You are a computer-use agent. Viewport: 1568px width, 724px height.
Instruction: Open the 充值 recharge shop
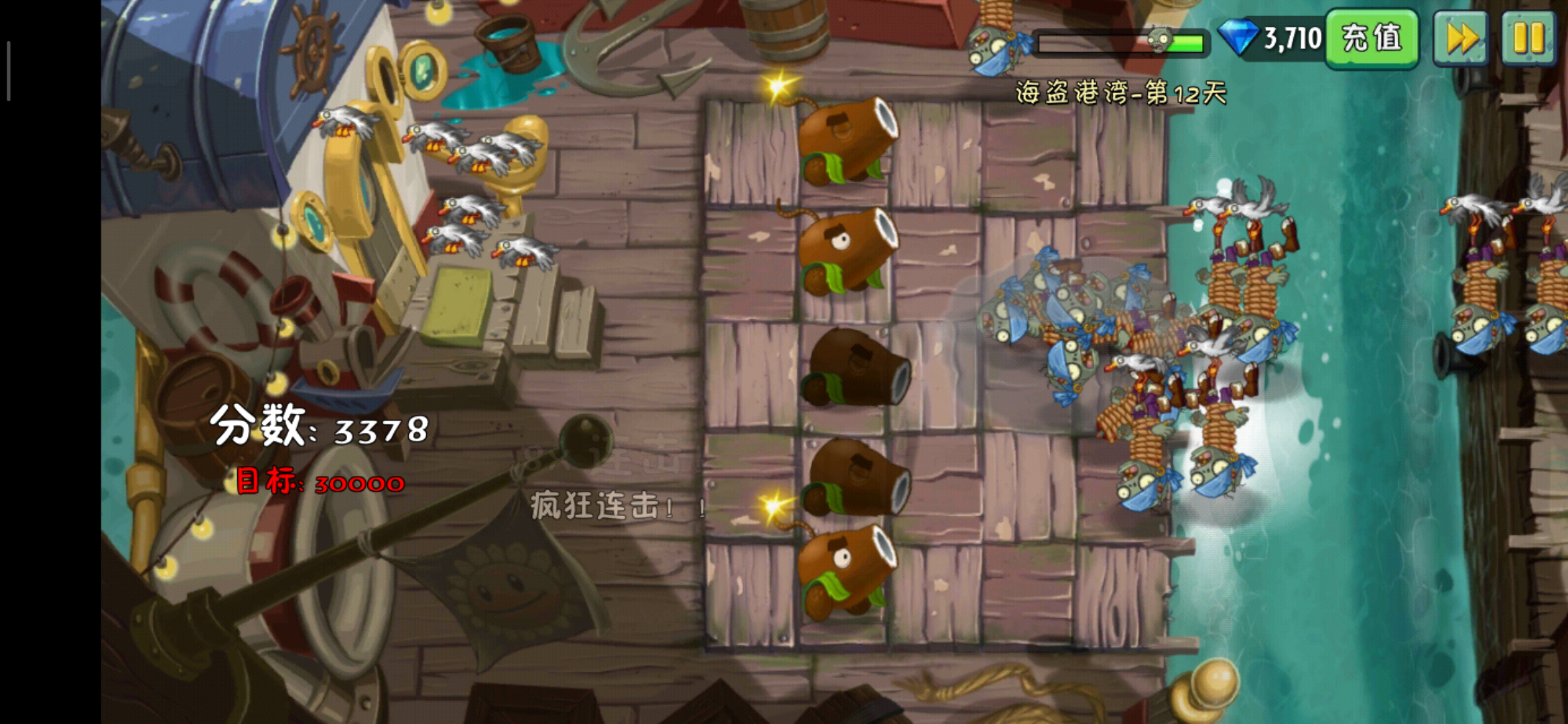click(1372, 38)
